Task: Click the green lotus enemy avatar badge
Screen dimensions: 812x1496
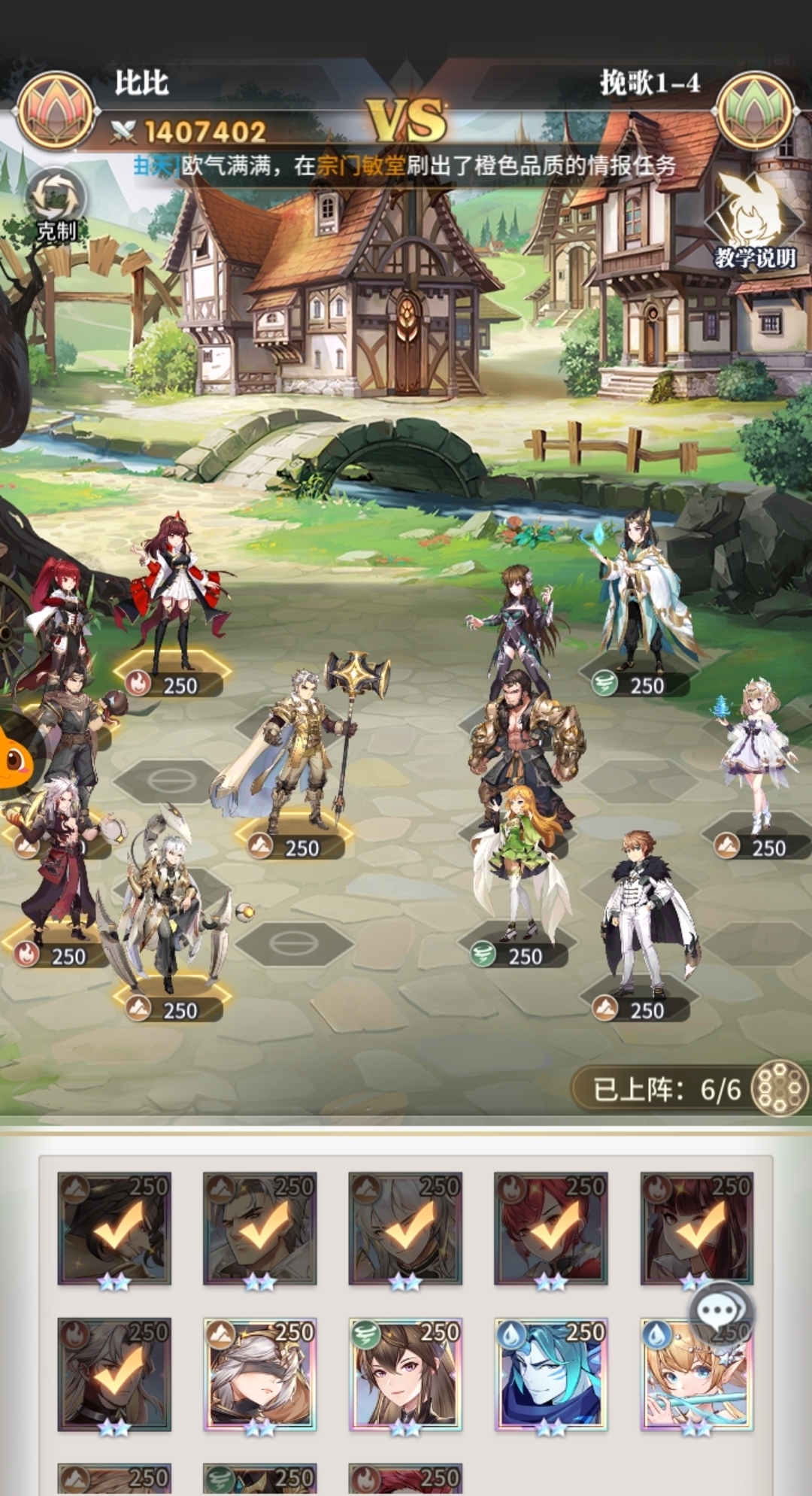Action: pyautogui.click(x=756, y=111)
